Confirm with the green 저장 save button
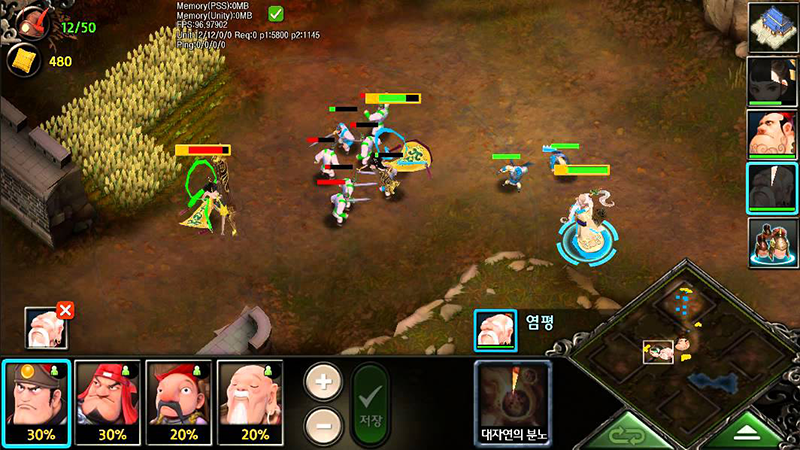The image size is (800, 450). click(369, 405)
